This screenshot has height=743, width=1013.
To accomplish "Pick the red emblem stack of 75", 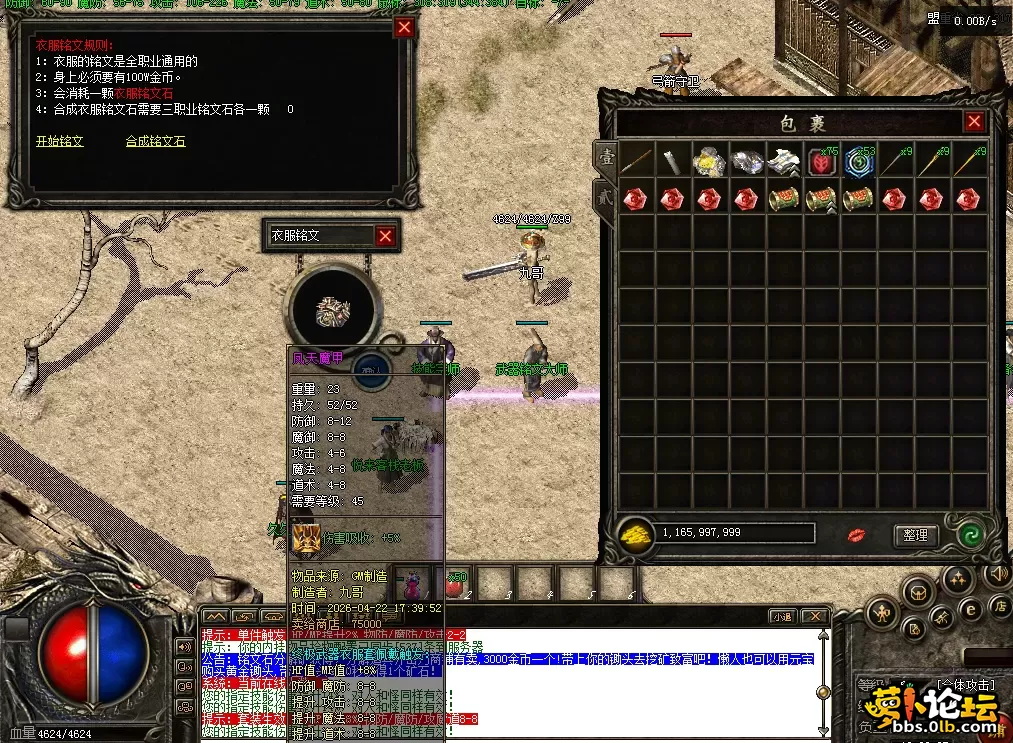I will pos(820,161).
